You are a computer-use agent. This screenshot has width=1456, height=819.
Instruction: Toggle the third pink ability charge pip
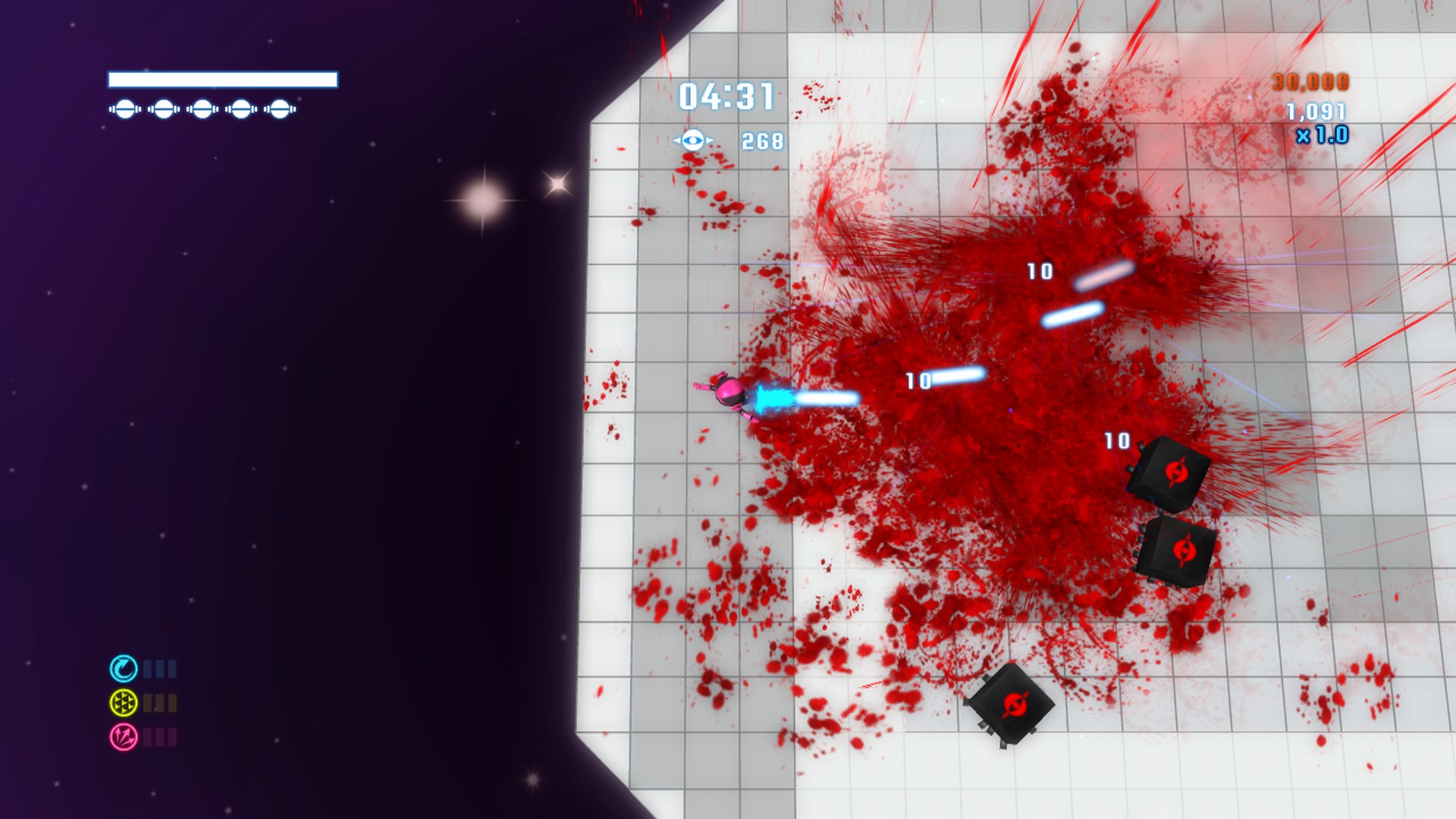click(x=171, y=736)
